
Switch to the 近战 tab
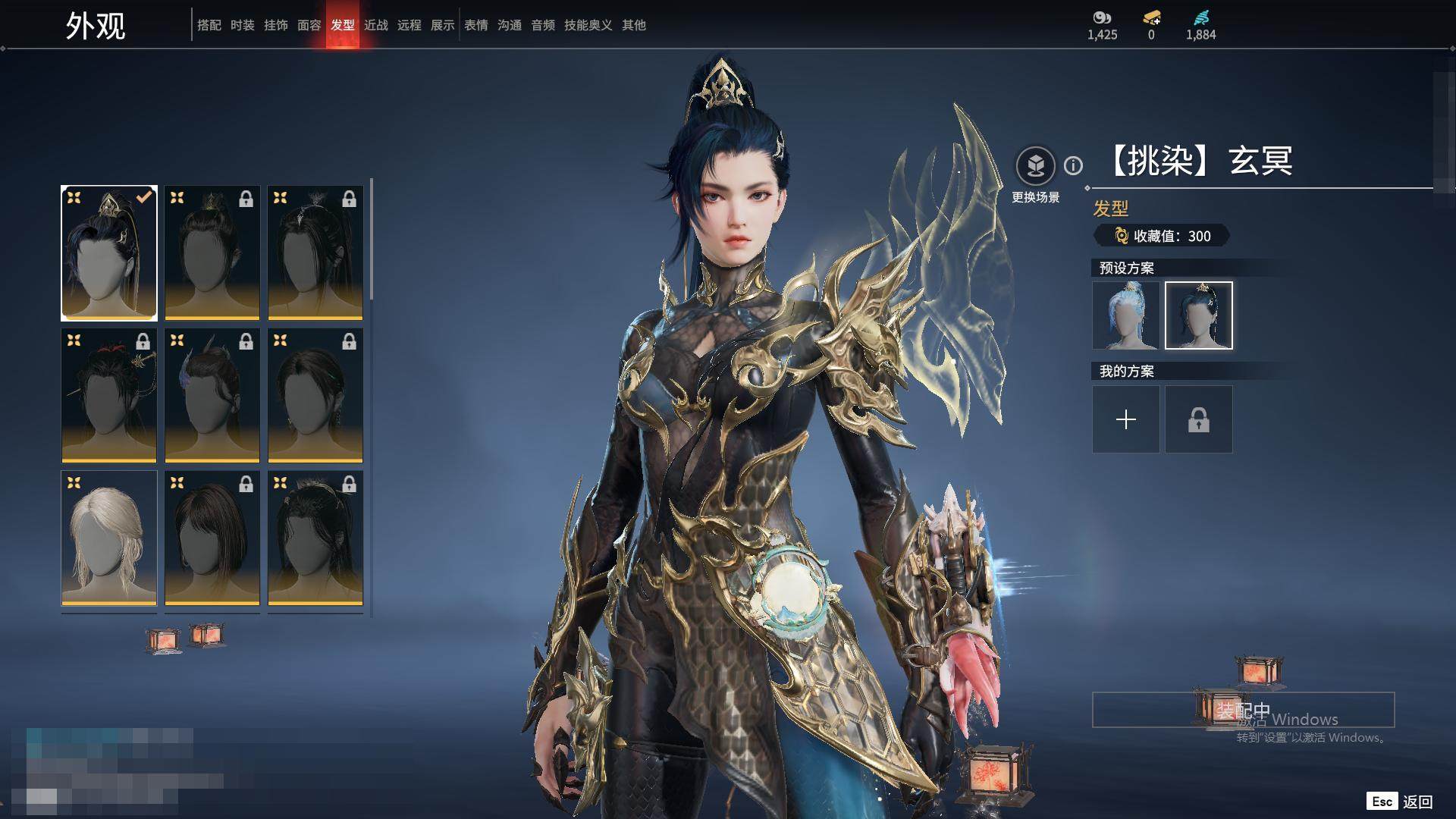click(x=376, y=25)
